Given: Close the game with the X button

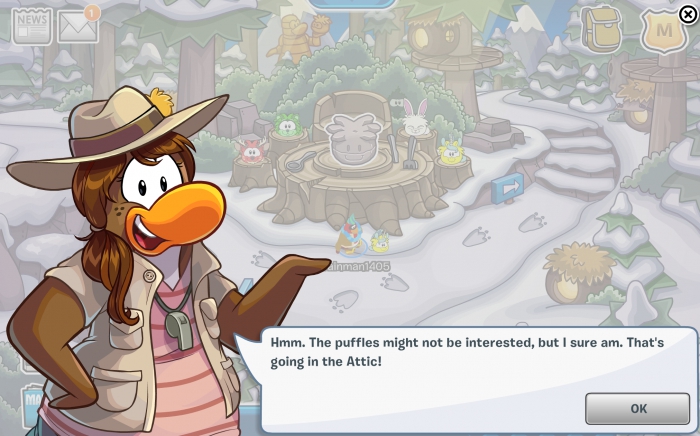Looking at the screenshot, I should pos(687,13).
